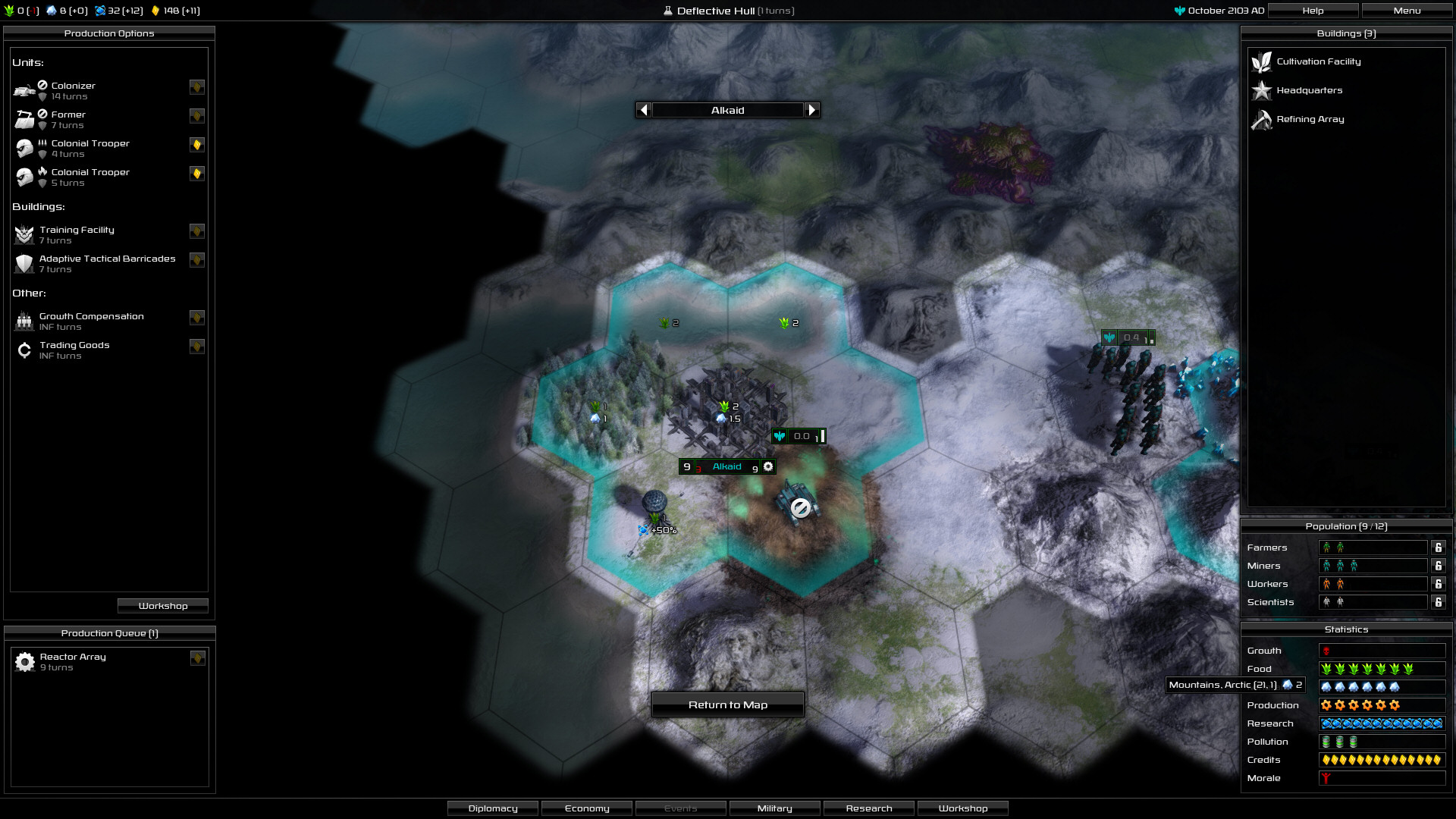Add Training Facility to production
The image size is (1456, 819).
tap(77, 234)
